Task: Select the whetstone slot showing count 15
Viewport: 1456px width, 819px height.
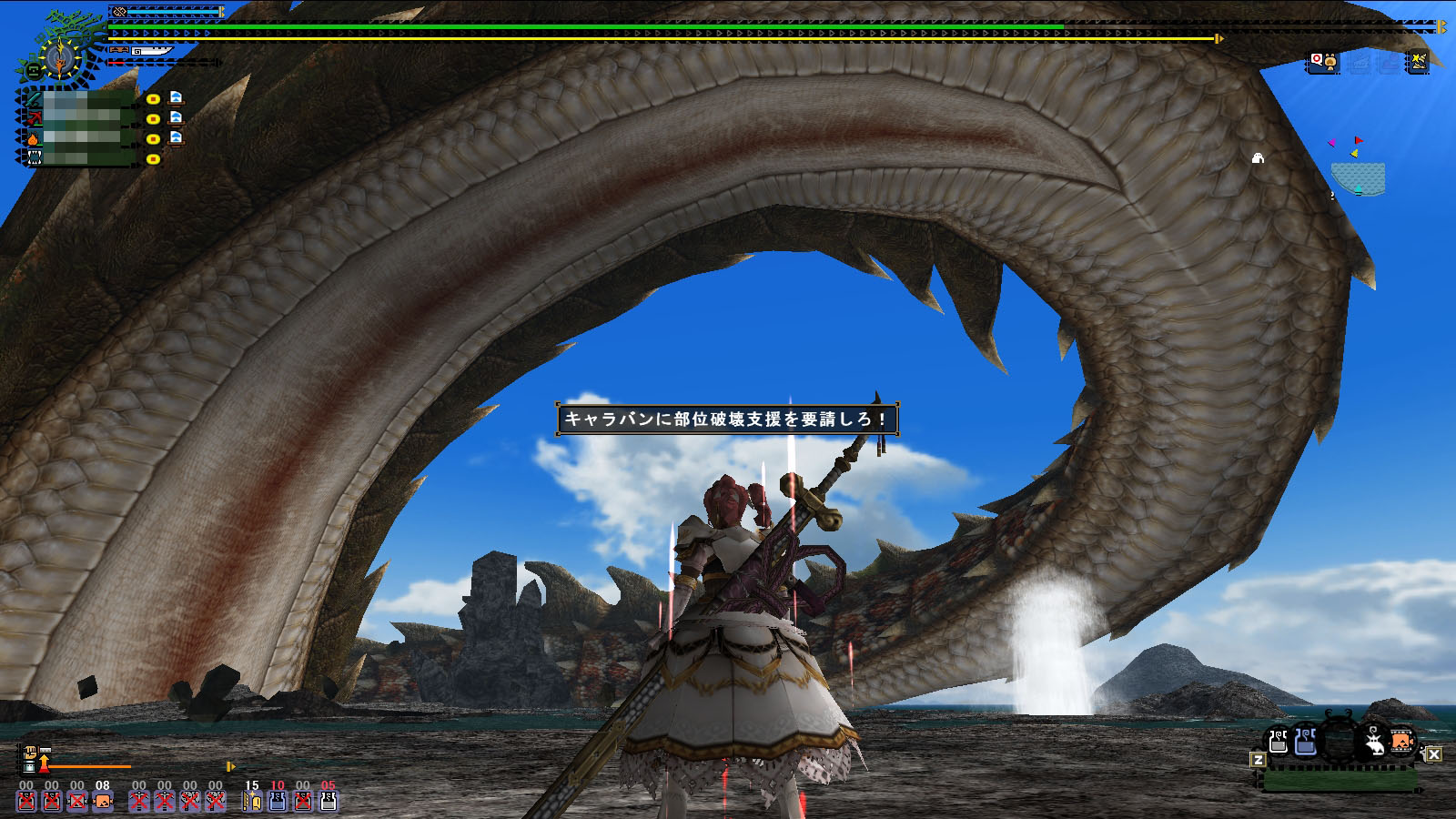Action: (x=252, y=801)
